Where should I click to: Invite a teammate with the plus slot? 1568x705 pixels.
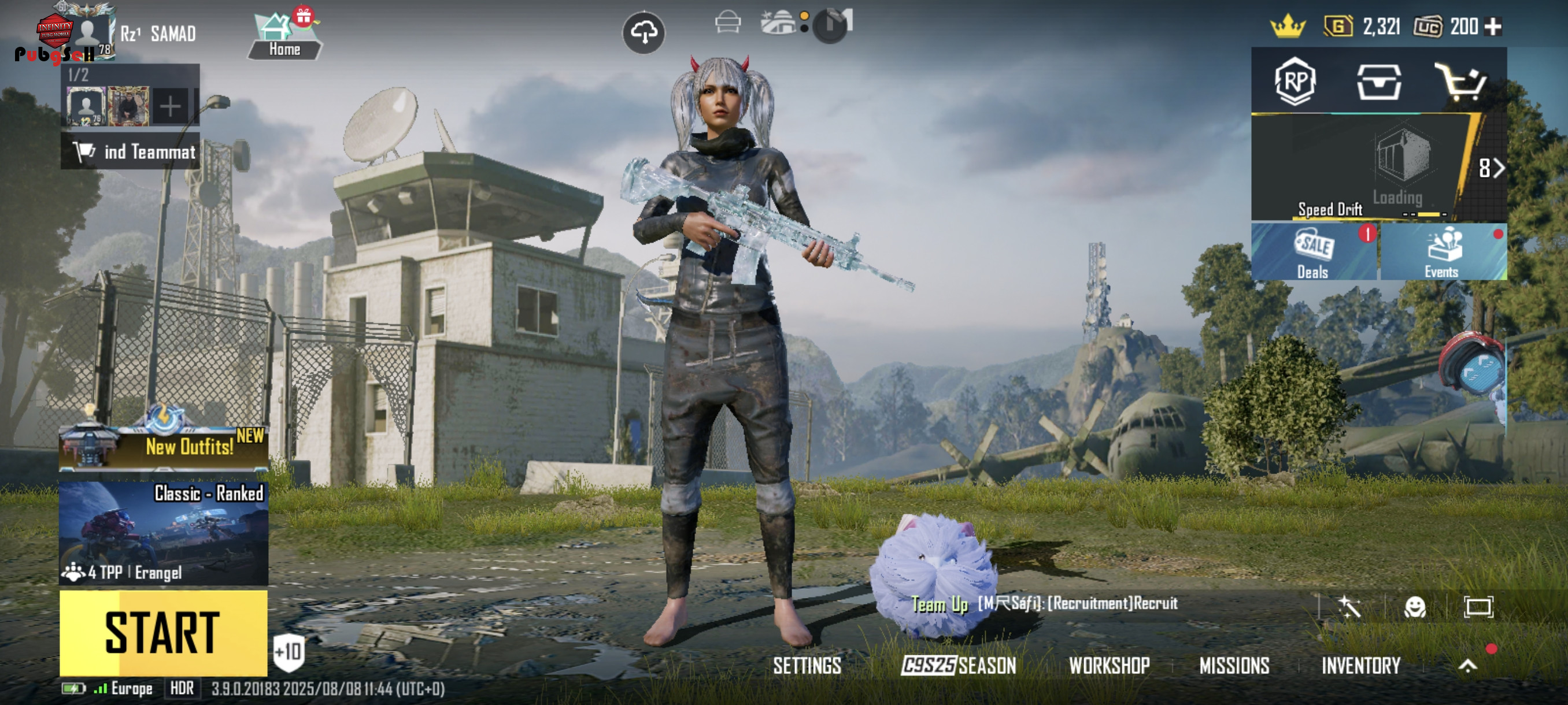point(171,106)
